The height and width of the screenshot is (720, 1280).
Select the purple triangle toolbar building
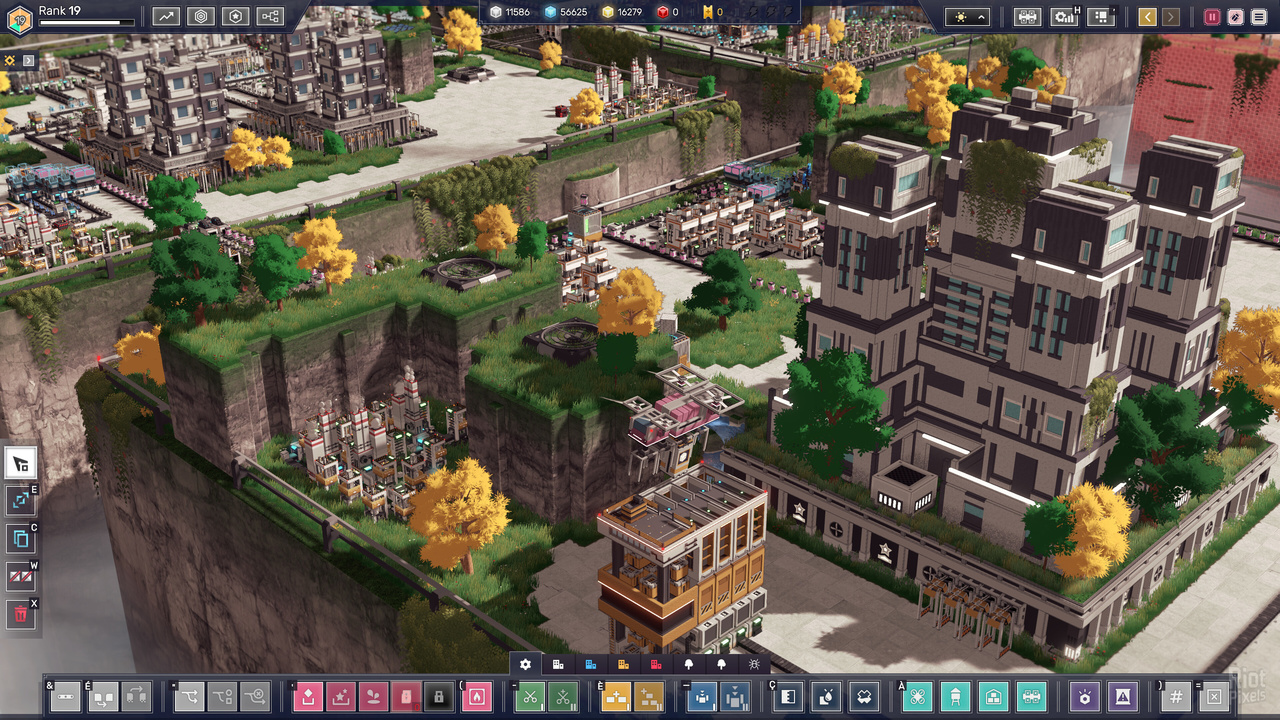1123,696
